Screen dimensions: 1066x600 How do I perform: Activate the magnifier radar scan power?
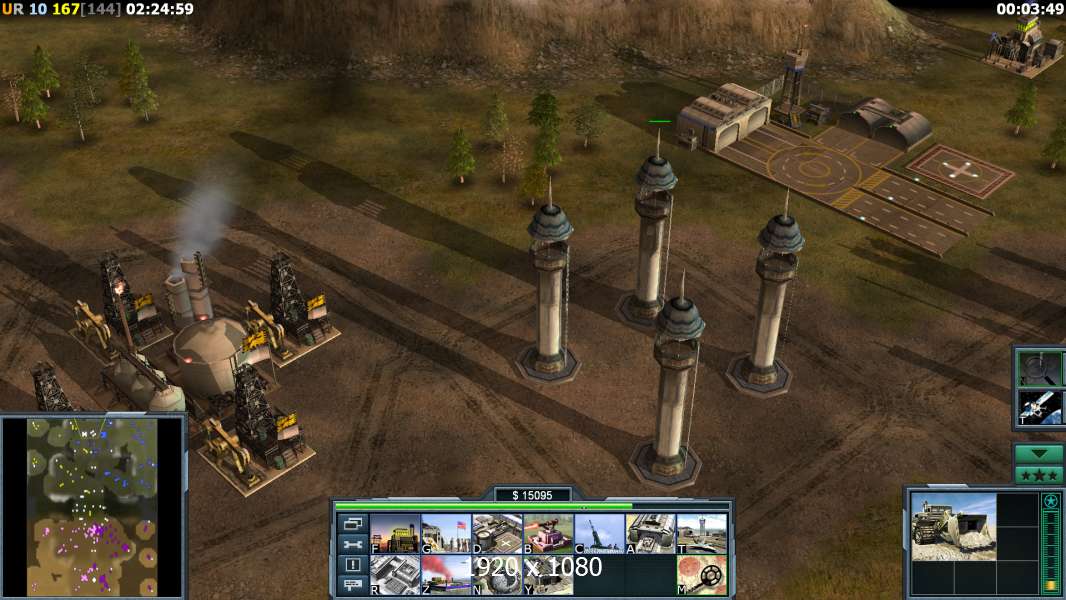point(1039,367)
